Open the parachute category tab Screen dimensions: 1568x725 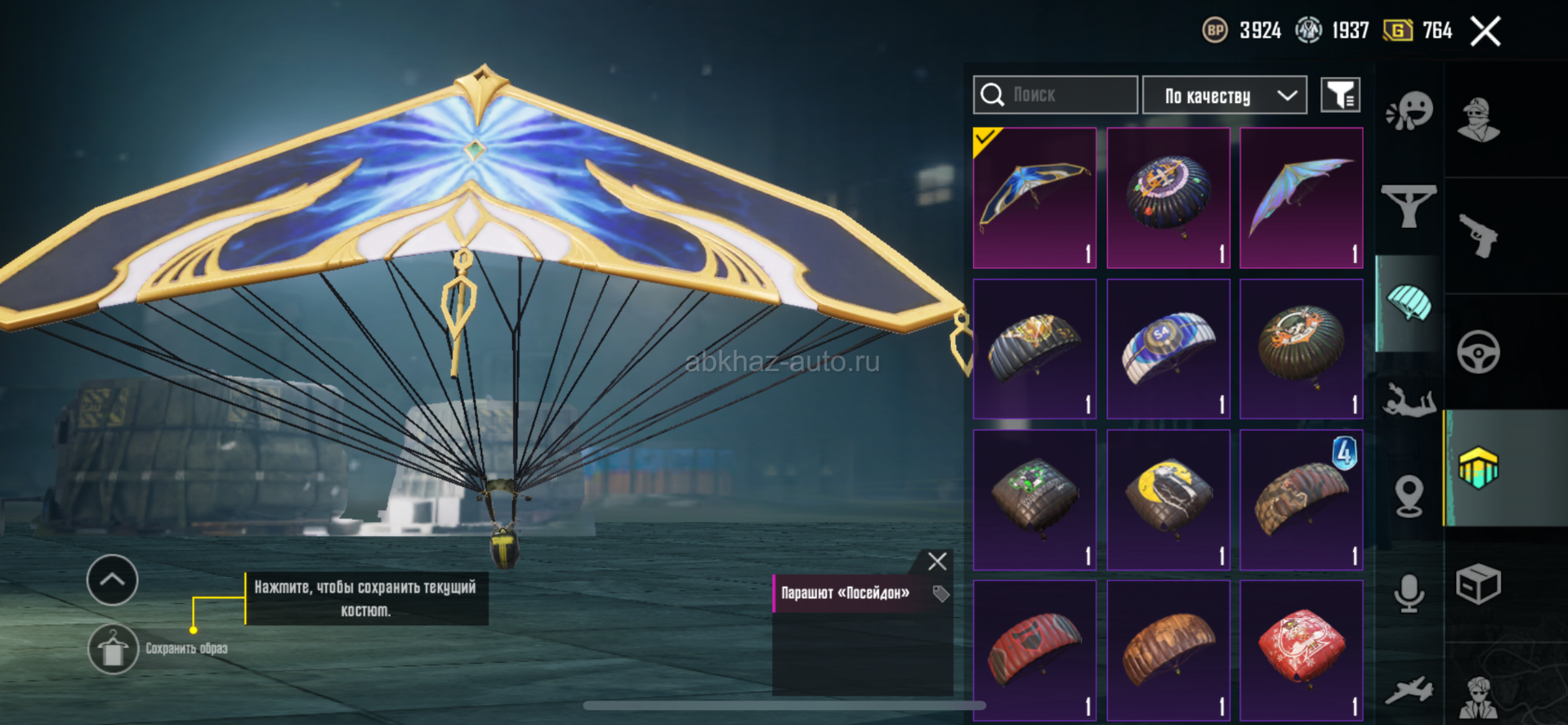point(1409,303)
